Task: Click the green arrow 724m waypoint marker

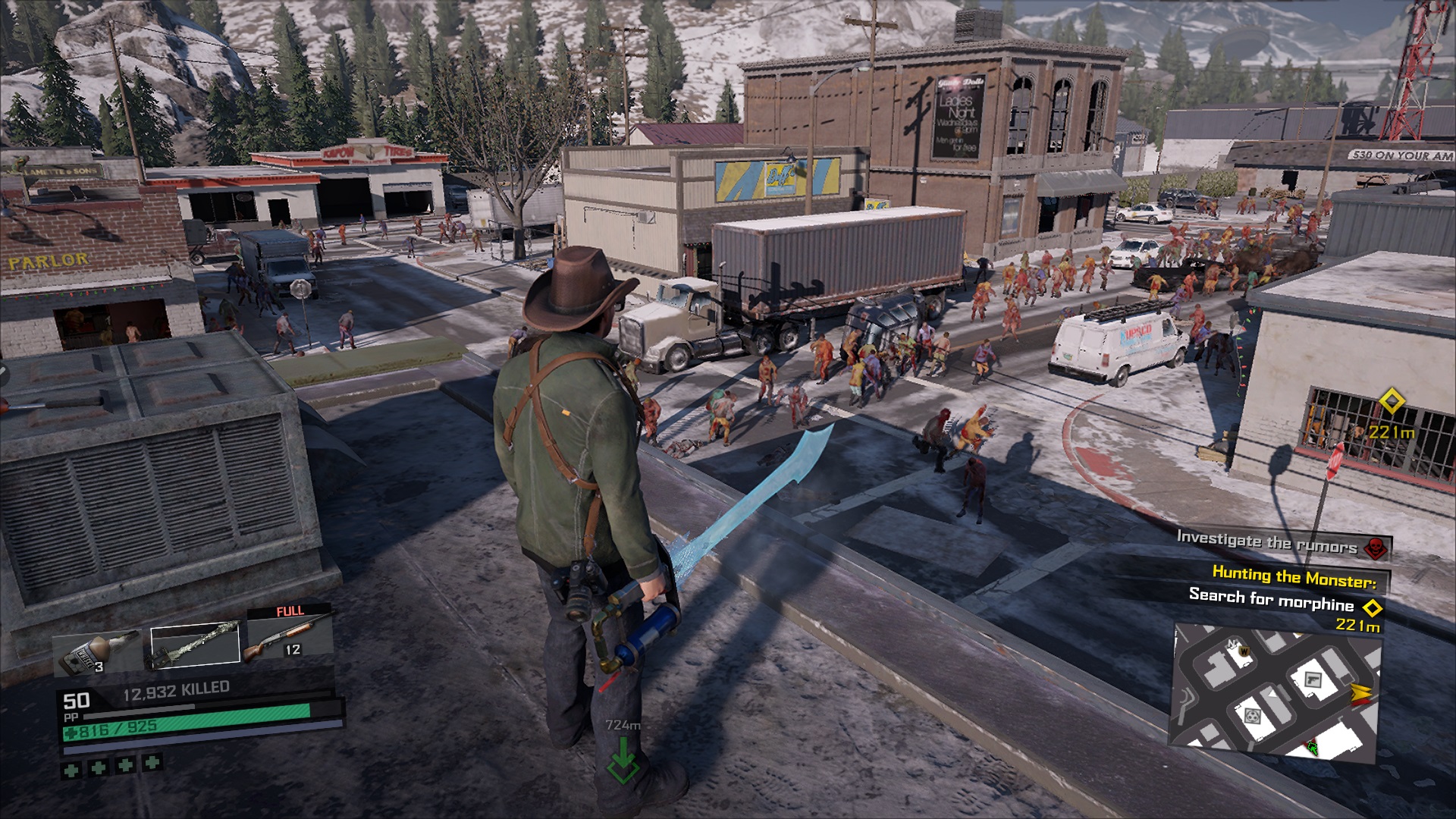Action: click(x=623, y=761)
